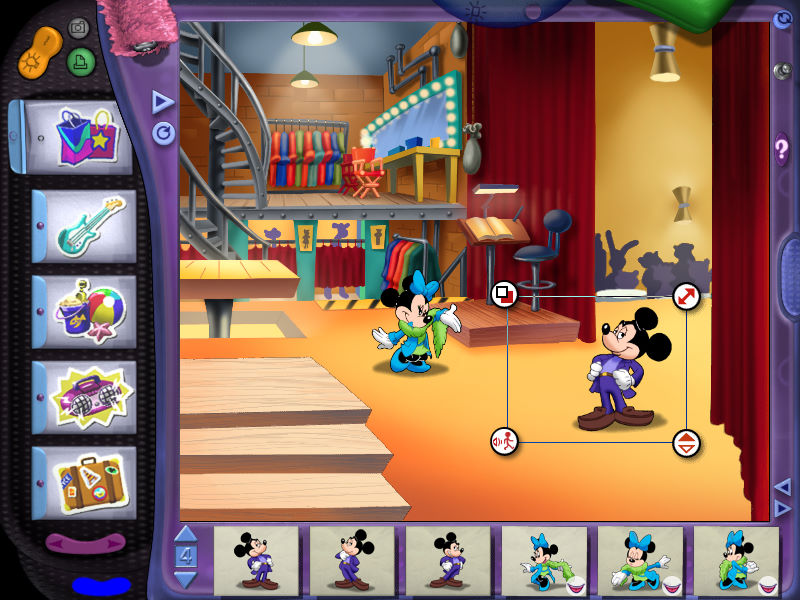The height and width of the screenshot is (600, 800).
Task: Click the purple question mark help button
Action: click(782, 151)
